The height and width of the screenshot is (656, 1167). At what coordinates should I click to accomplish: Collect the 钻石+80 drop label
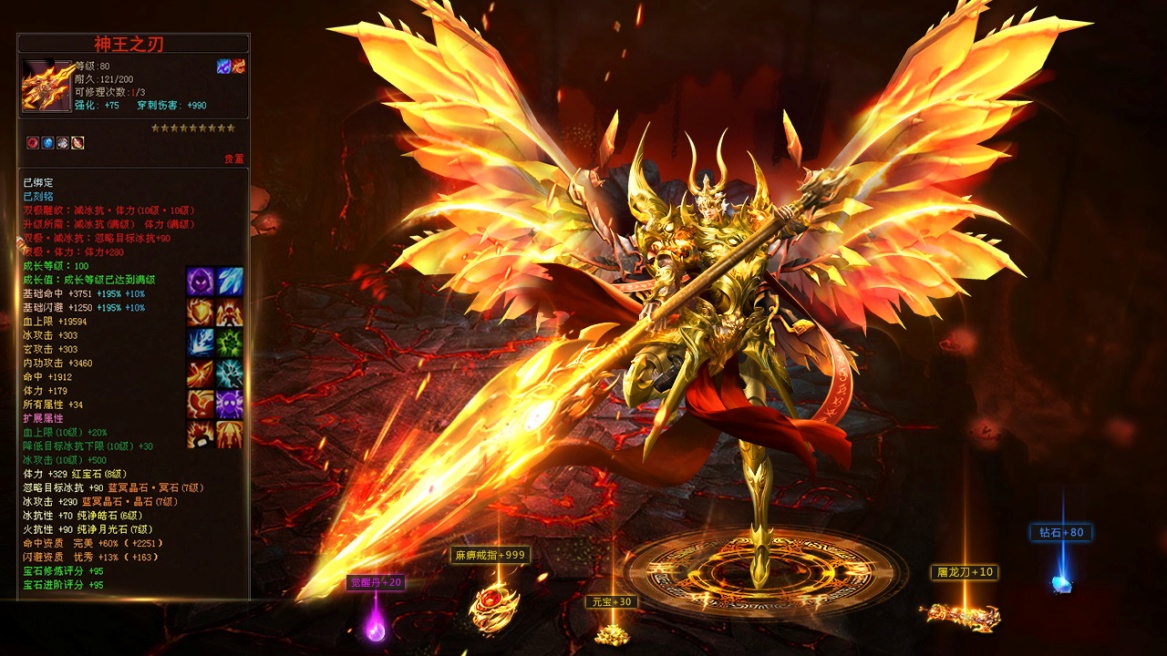[x=1062, y=533]
